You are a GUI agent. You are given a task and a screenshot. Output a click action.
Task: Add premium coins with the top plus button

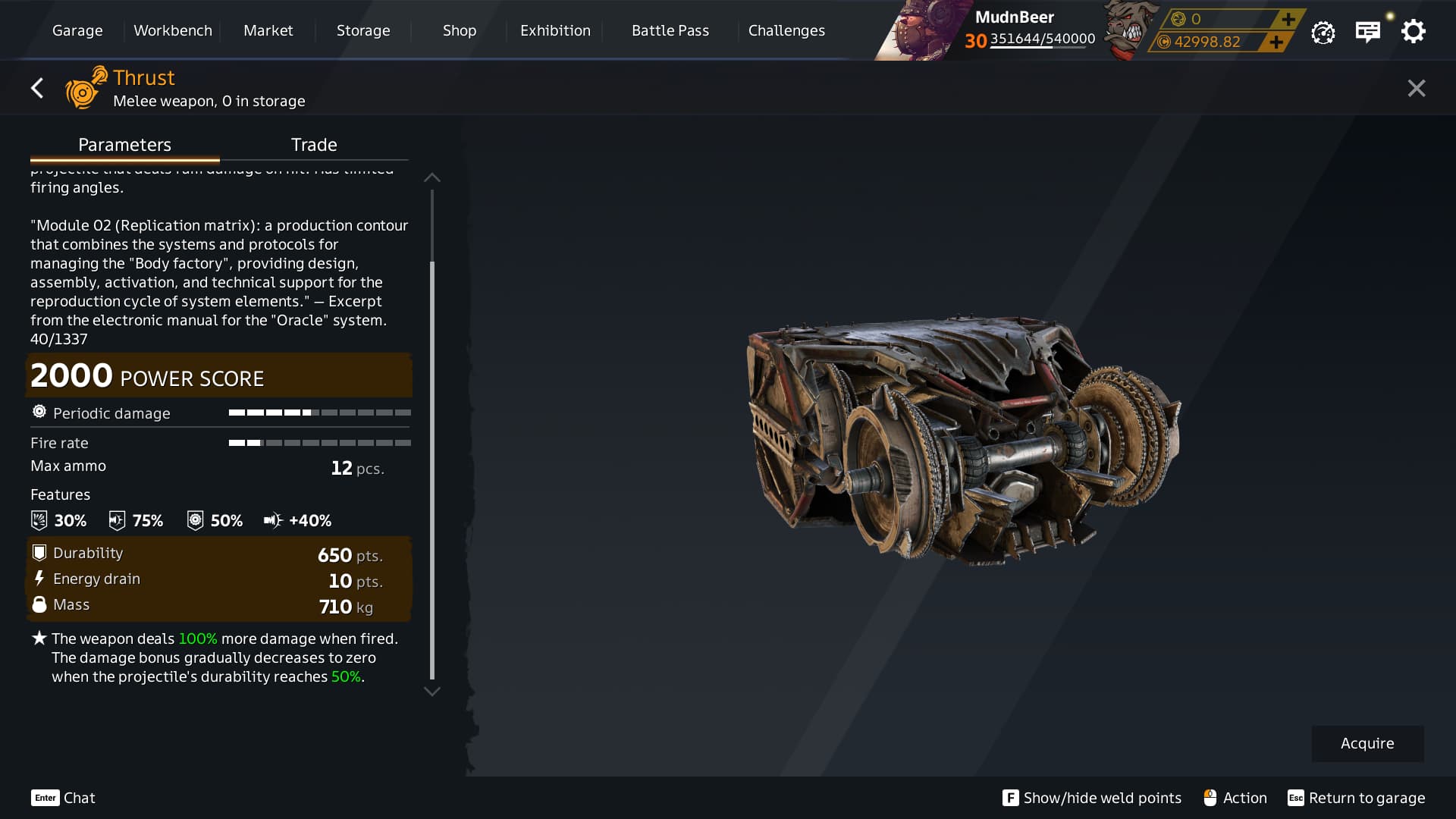pos(1288,19)
